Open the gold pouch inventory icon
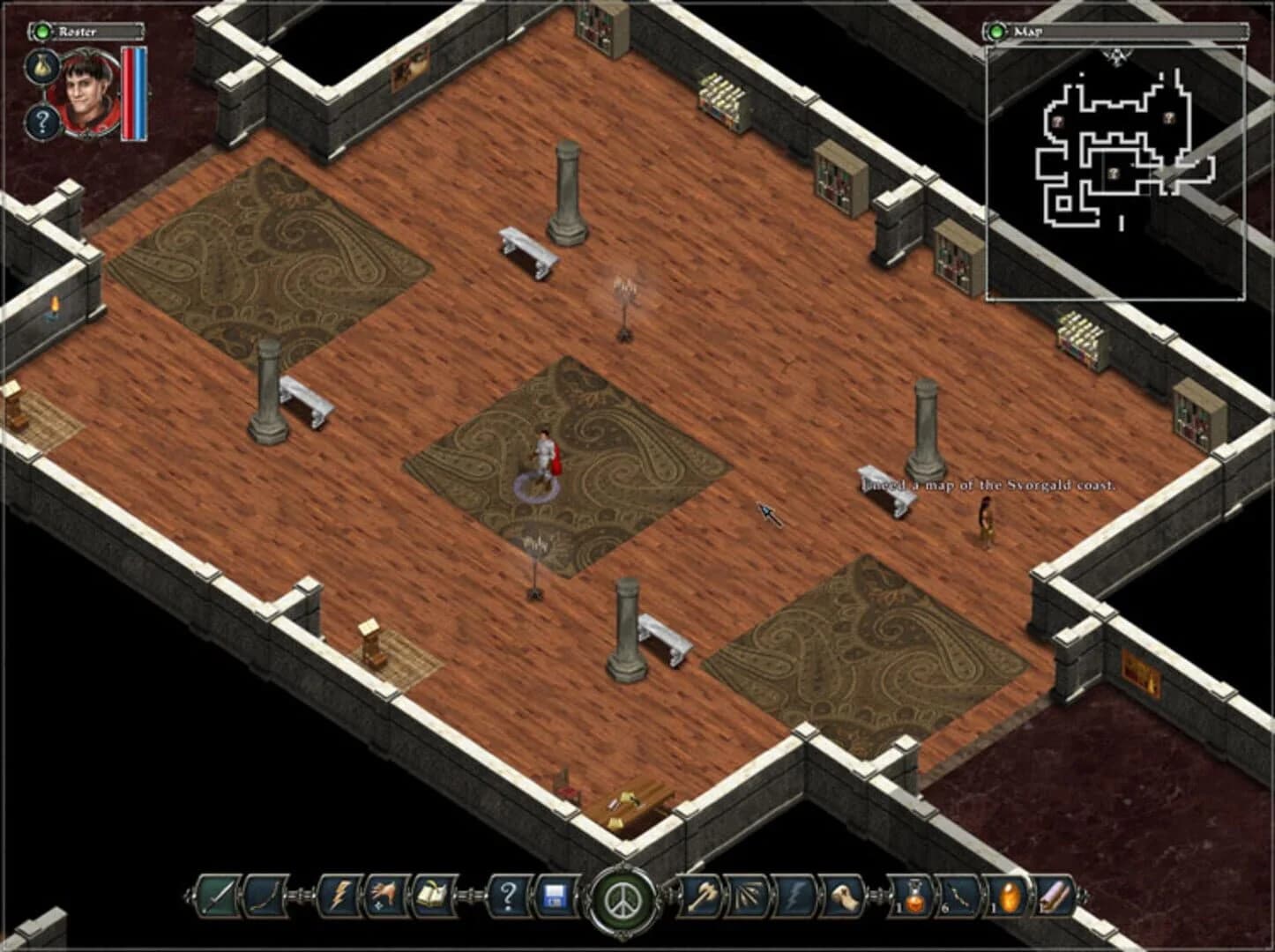1275x952 pixels. [x=42, y=66]
